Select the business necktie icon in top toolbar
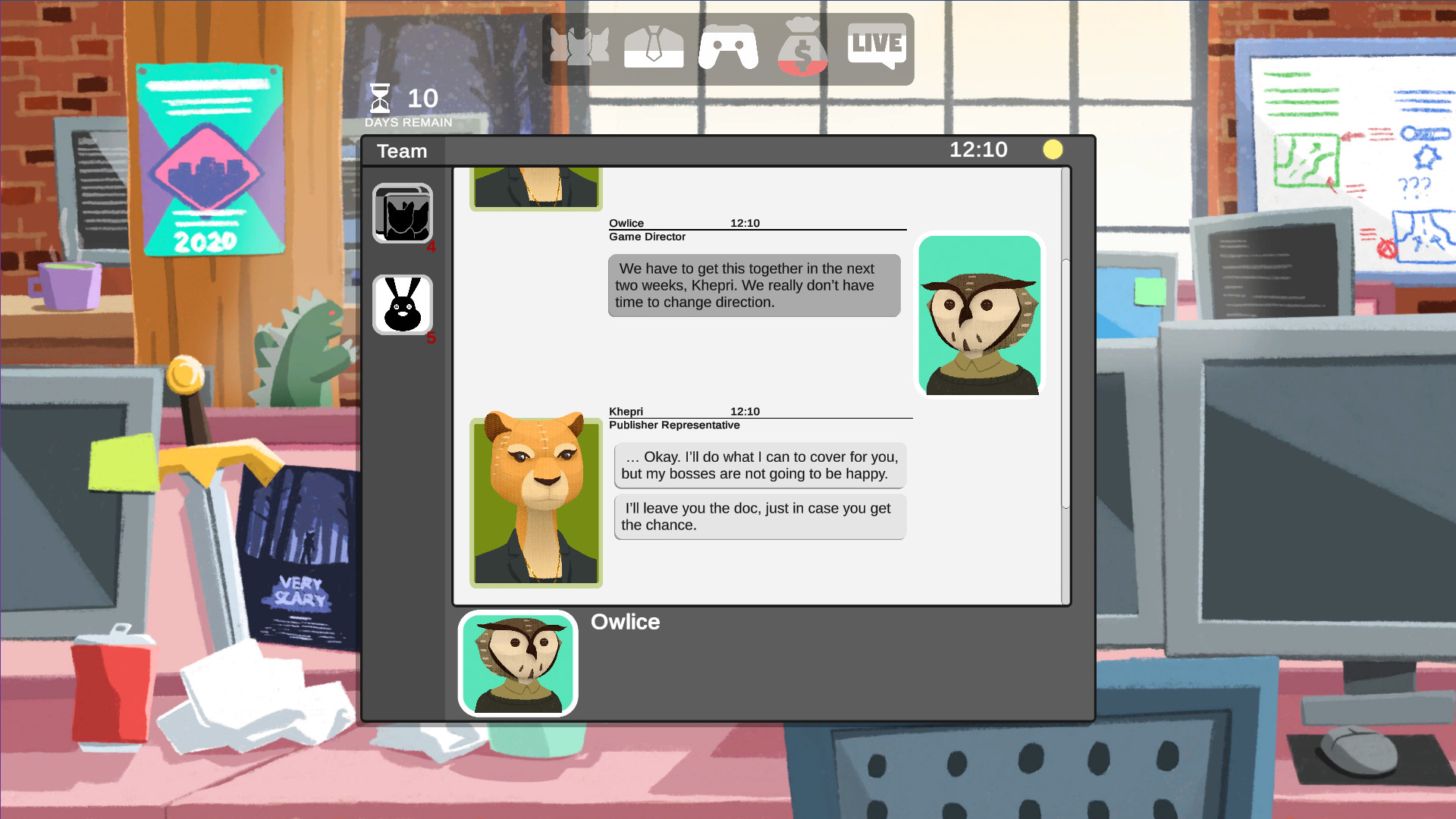The width and height of the screenshot is (1456, 819). click(x=654, y=47)
